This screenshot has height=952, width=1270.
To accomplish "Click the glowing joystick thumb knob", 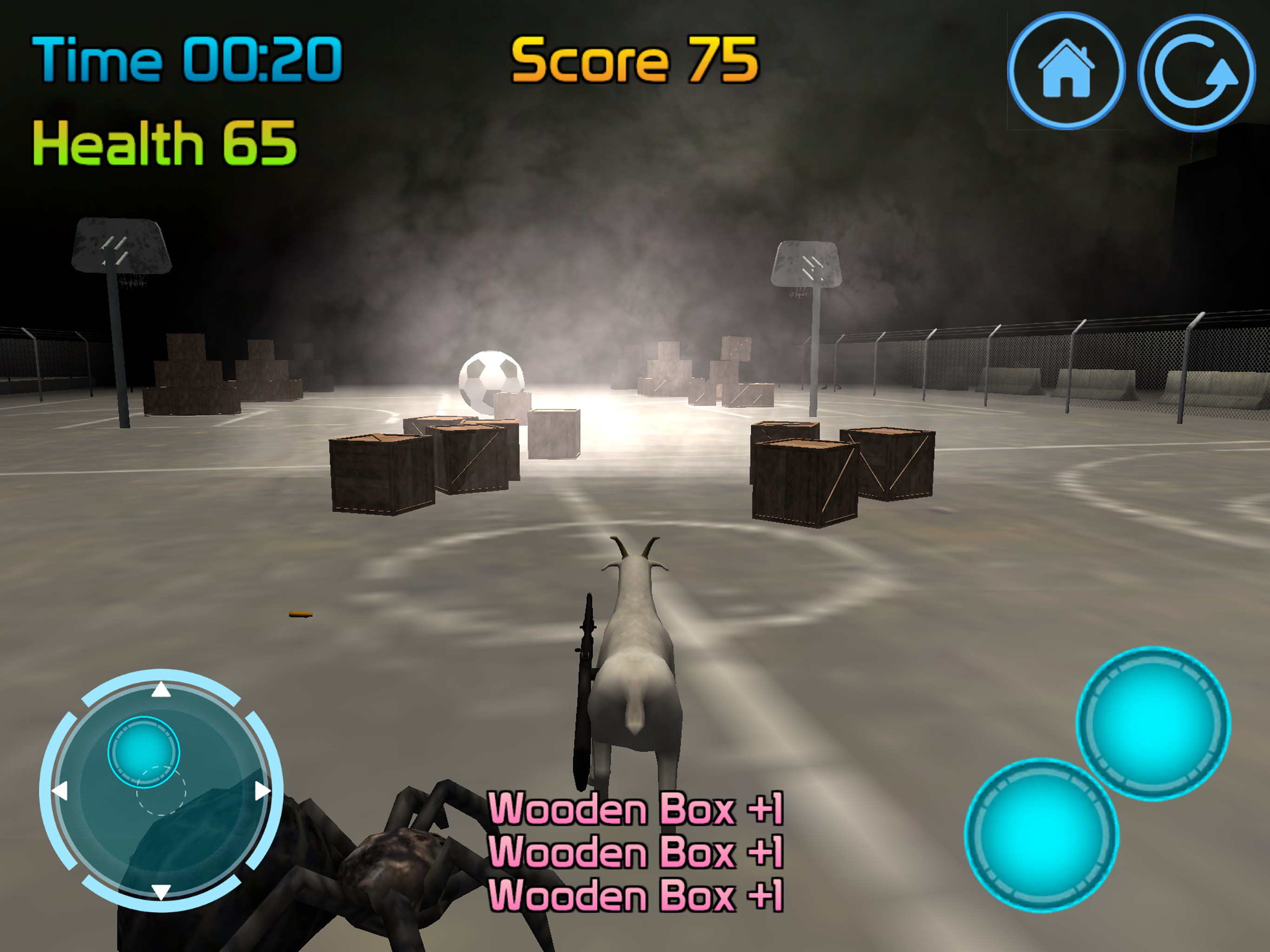I will point(144,752).
